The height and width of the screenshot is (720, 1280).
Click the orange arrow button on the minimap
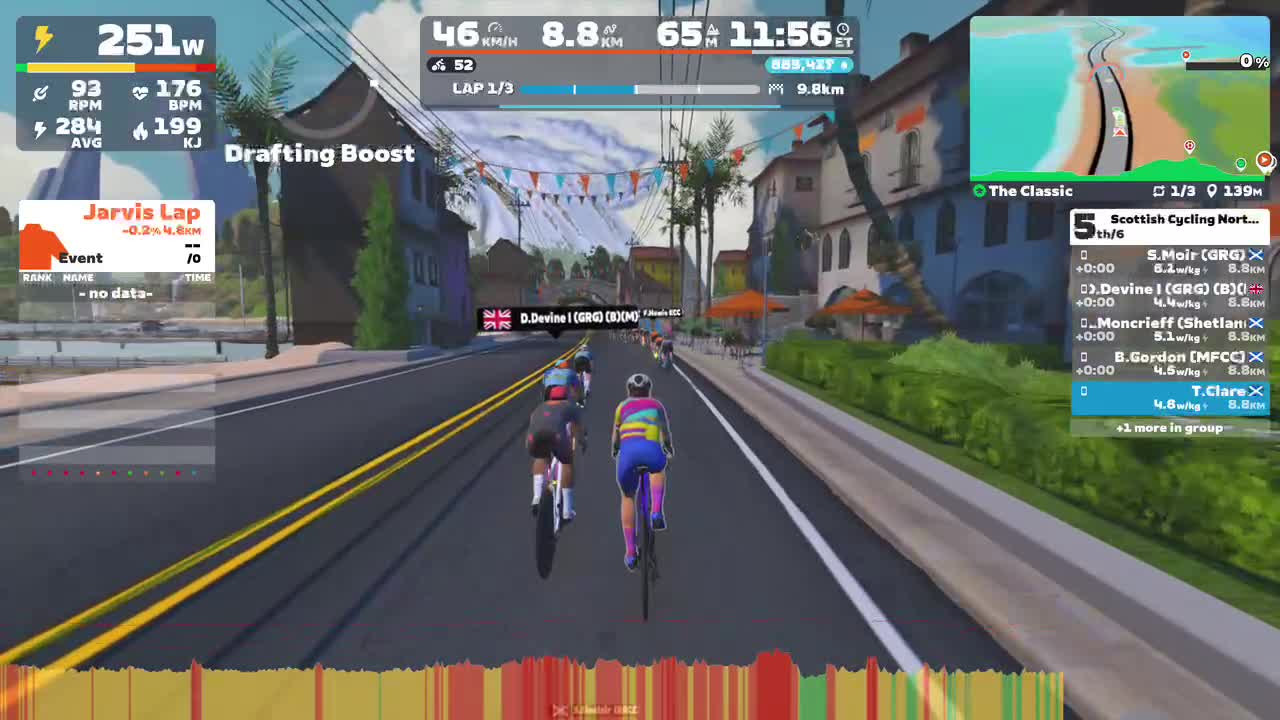pyautogui.click(x=1266, y=160)
